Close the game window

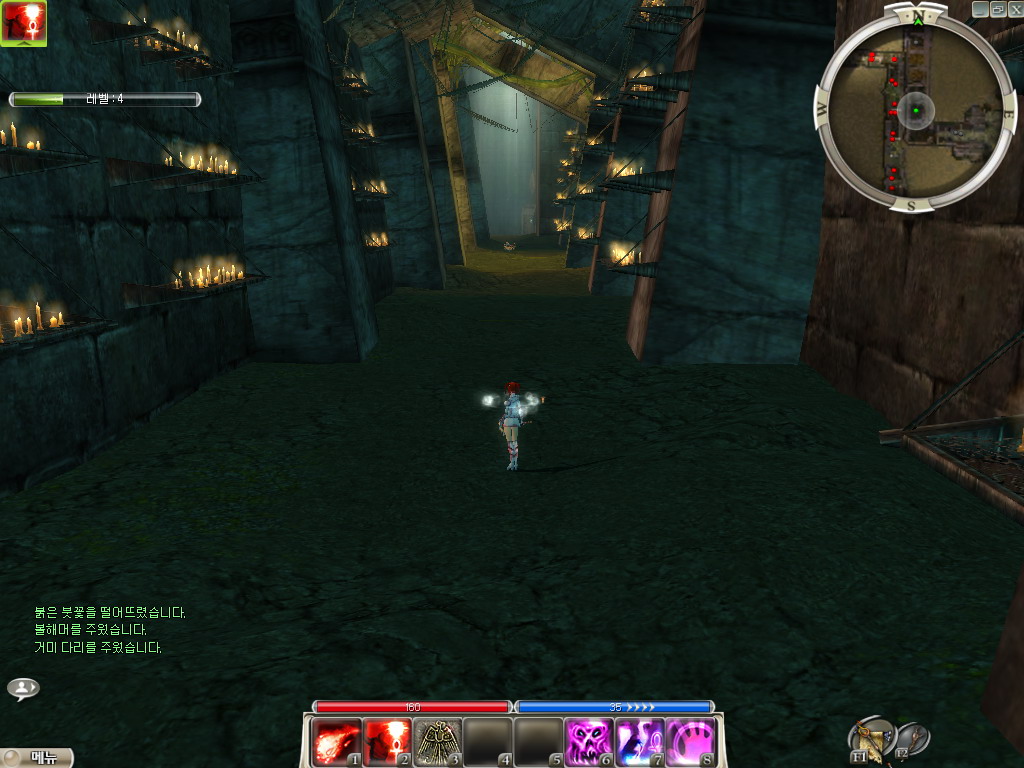[x=1015, y=8]
